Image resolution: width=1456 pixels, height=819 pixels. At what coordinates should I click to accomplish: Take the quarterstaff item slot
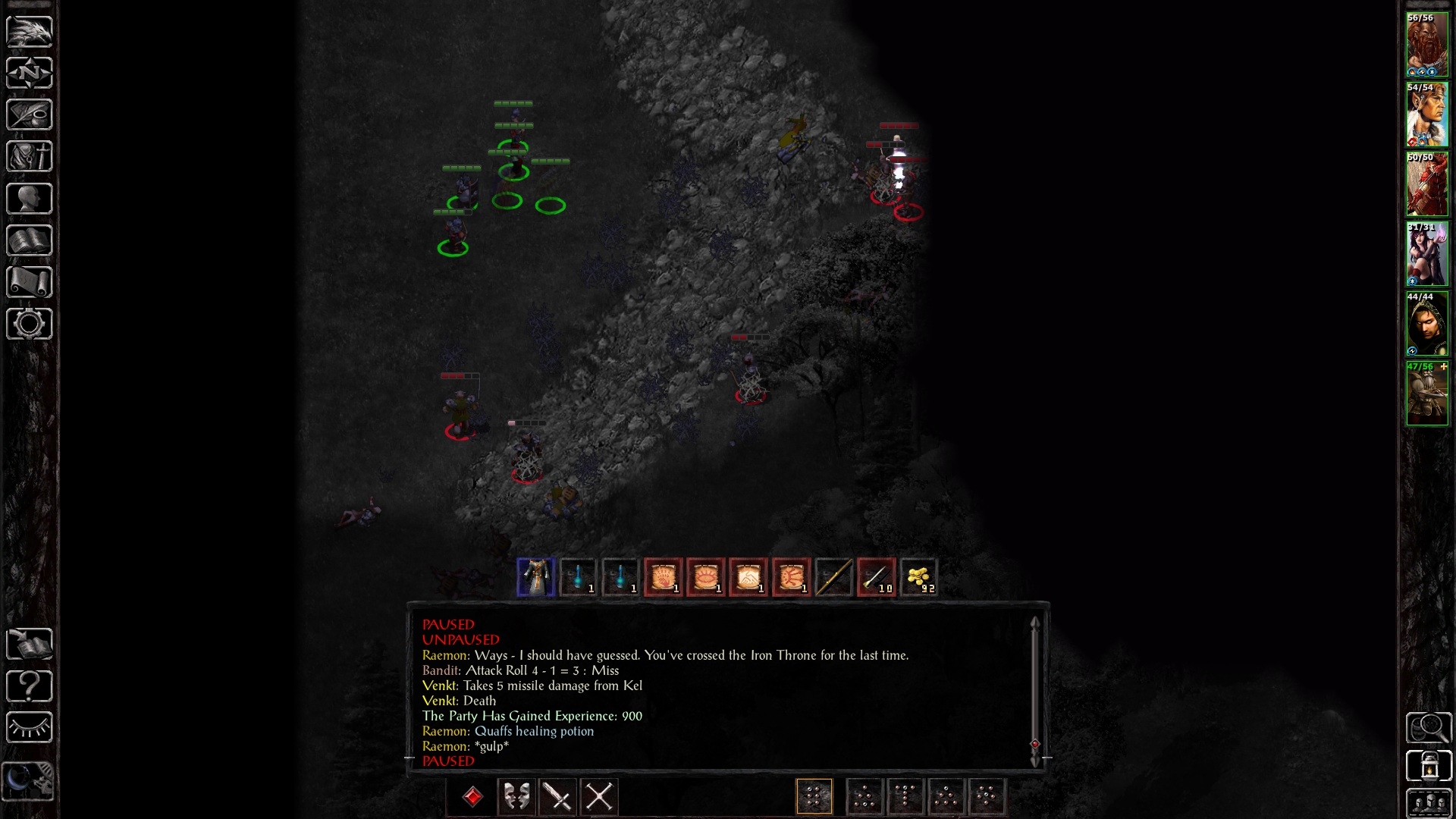[833, 577]
